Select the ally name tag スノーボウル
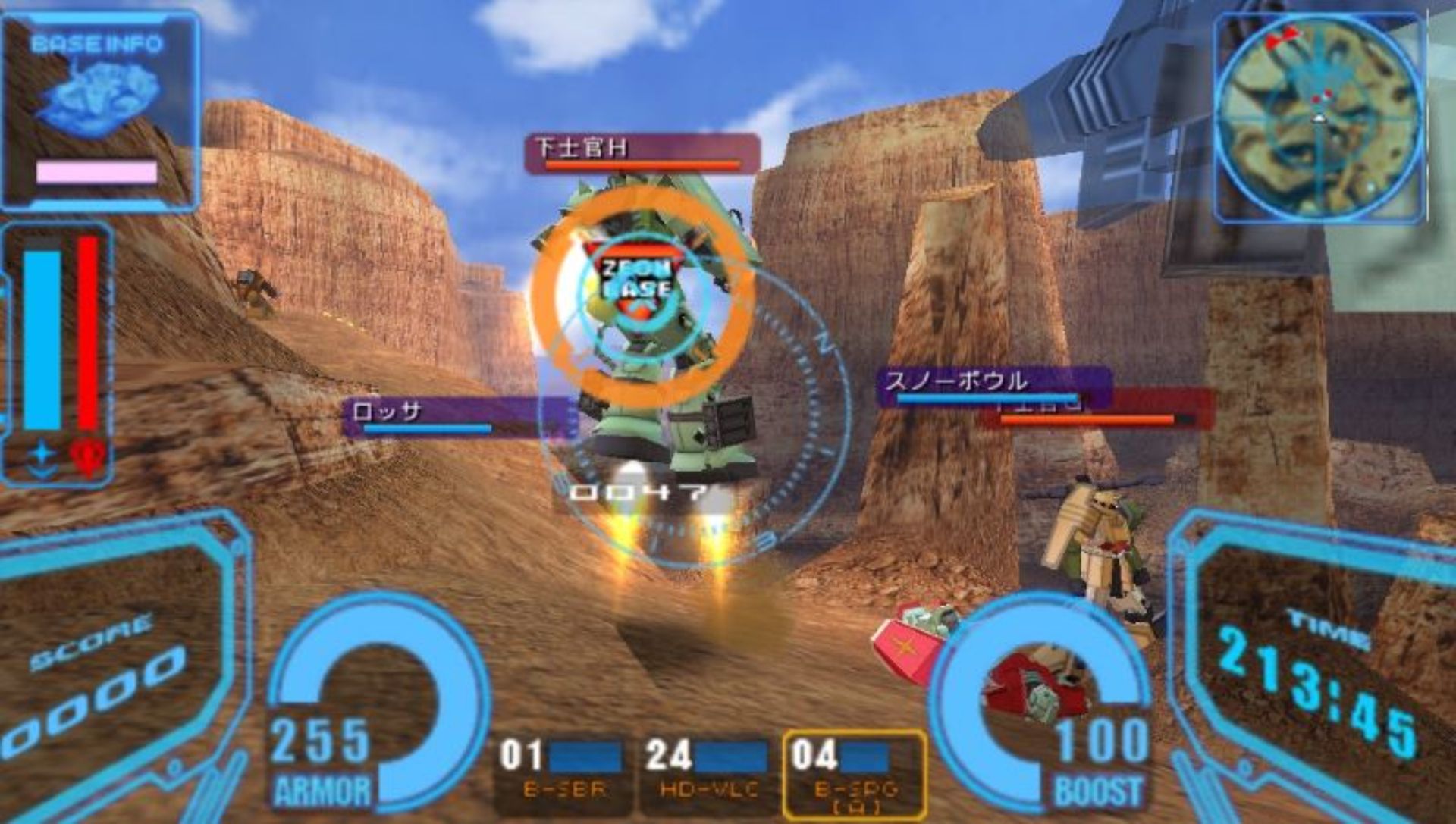Viewport: 1456px width, 824px height. (993, 384)
